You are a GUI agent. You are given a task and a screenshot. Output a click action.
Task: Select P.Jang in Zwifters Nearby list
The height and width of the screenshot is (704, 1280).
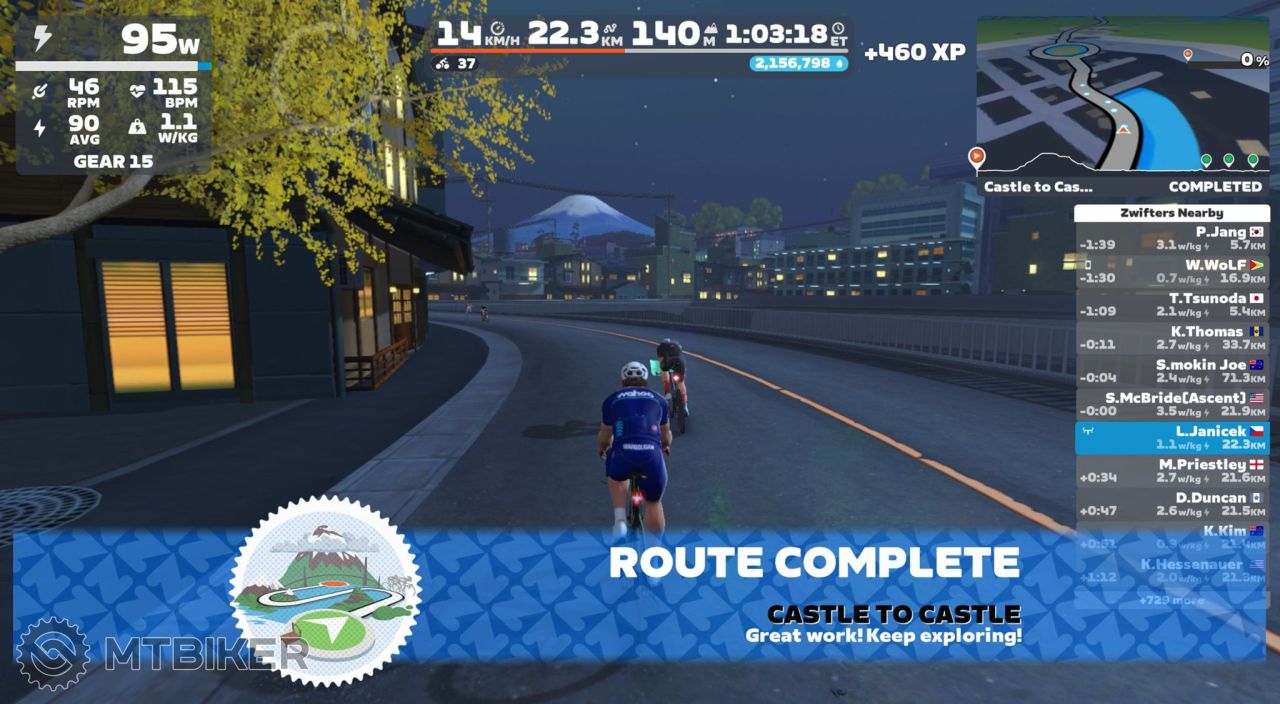[1171, 238]
